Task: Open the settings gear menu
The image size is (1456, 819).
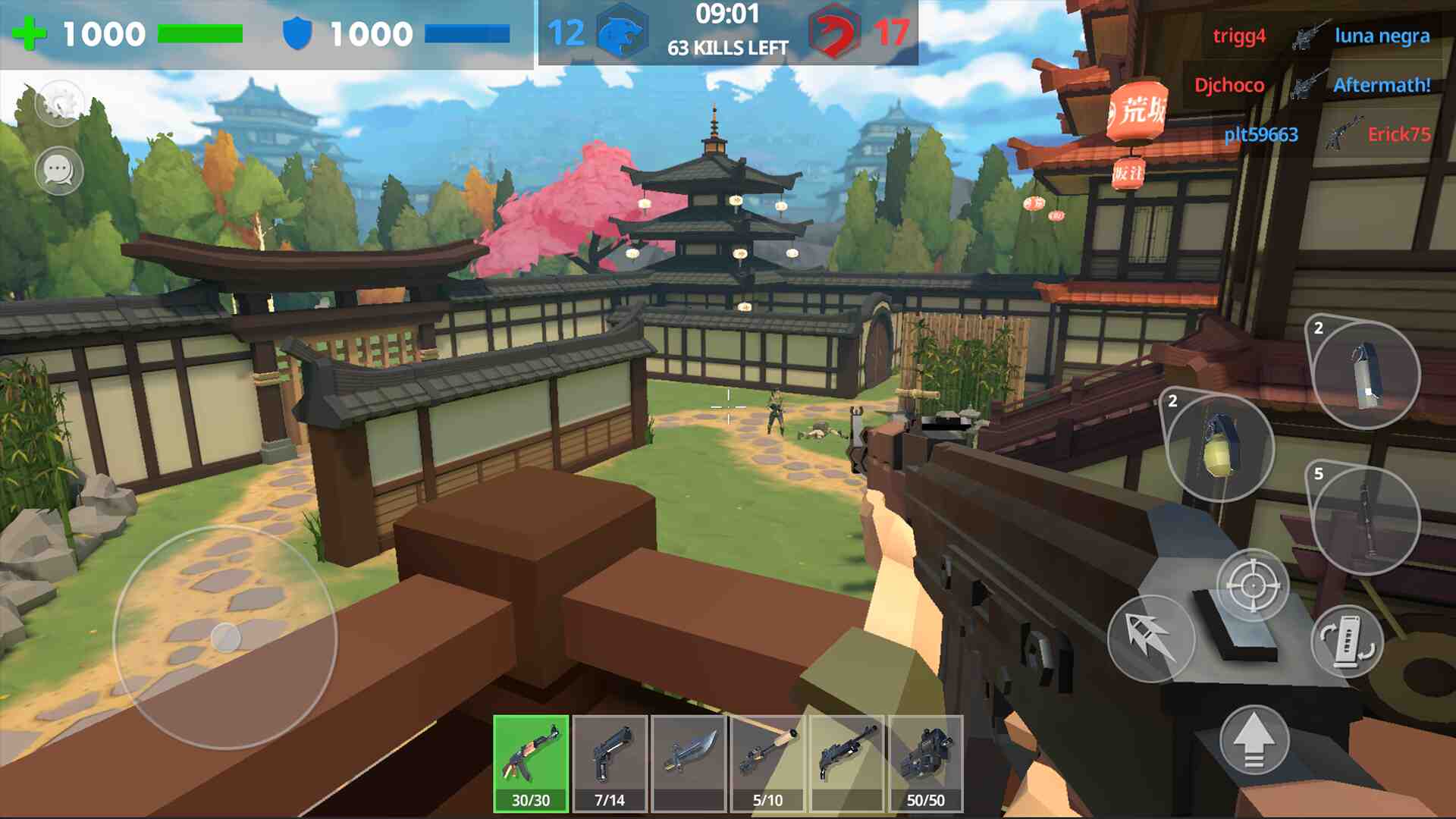Action: pos(59,103)
